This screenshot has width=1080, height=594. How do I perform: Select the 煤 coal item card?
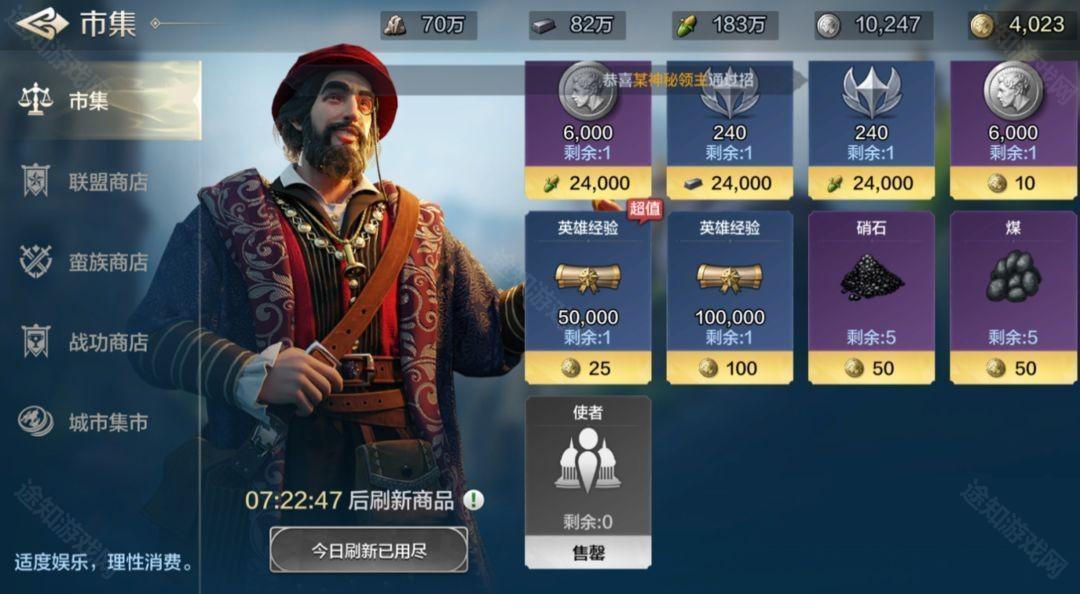pyautogui.click(x=1013, y=297)
